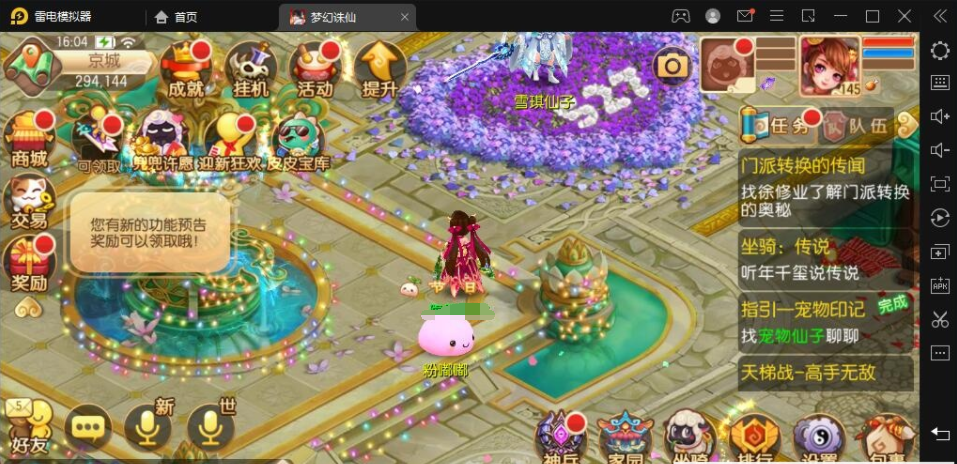Viewport: 957px width, 464px height.
Task: Claim rewards via the 奖励 gift icon
Action: pos(29,264)
